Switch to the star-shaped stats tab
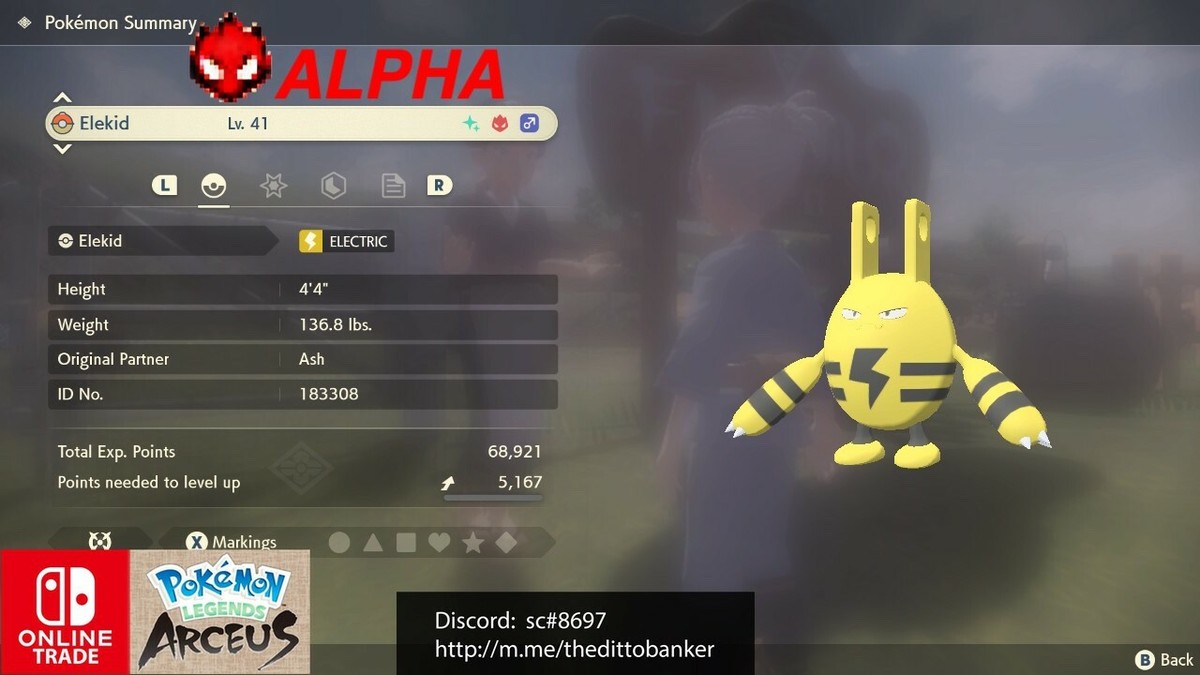This screenshot has width=1200, height=675. point(273,185)
